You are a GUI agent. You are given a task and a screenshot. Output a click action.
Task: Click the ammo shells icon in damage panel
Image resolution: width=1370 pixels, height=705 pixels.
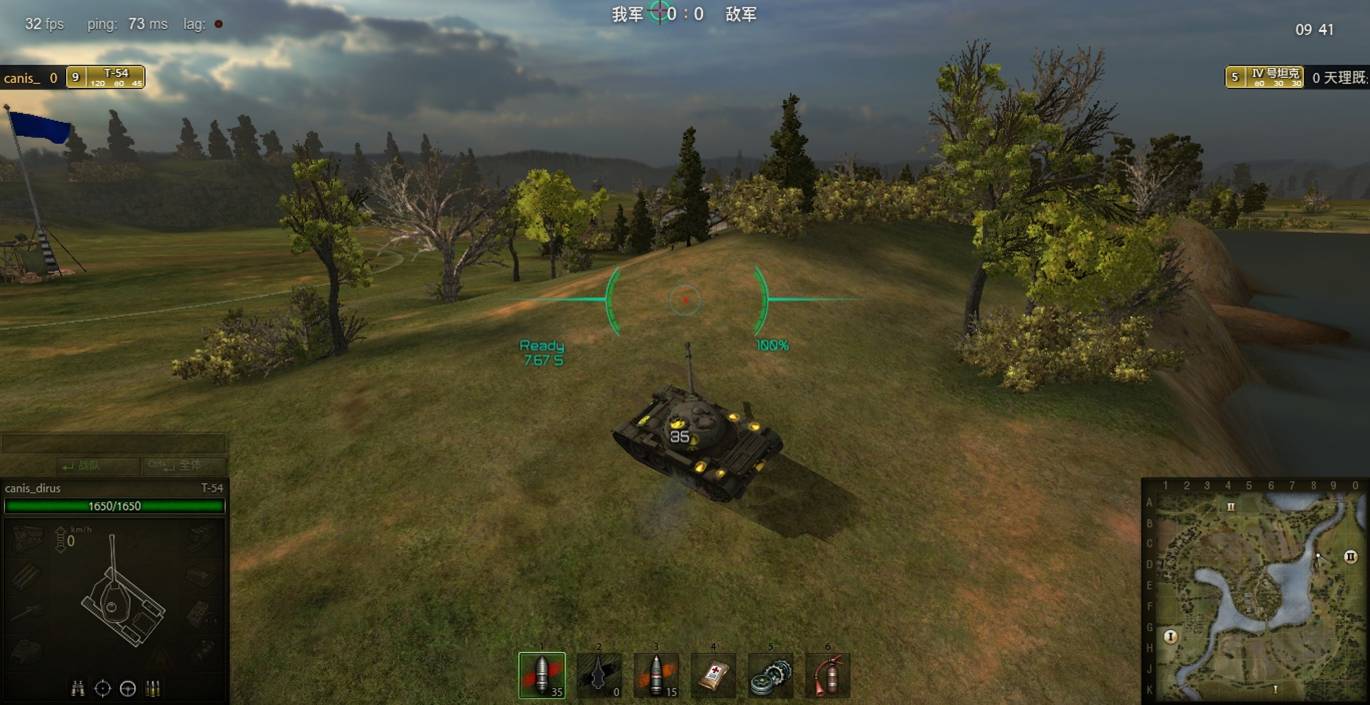tap(153, 688)
